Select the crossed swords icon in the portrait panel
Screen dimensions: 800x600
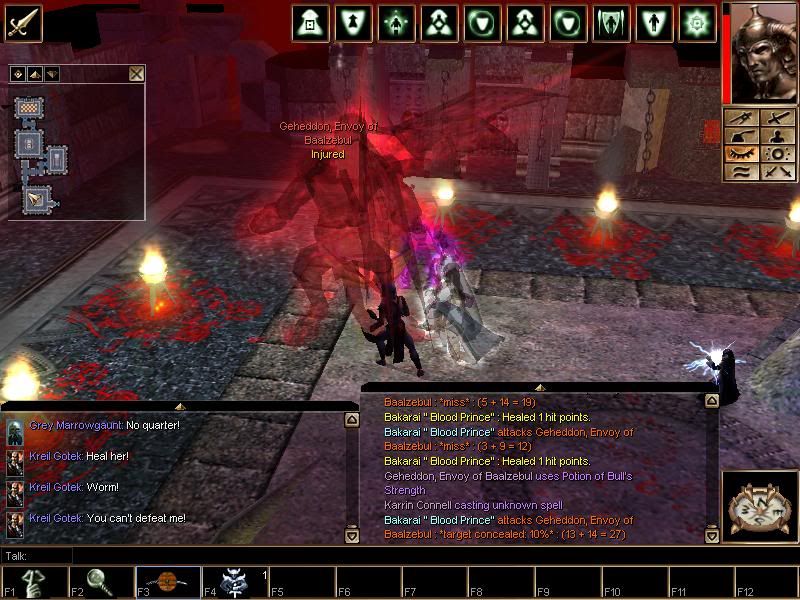click(776, 172)
